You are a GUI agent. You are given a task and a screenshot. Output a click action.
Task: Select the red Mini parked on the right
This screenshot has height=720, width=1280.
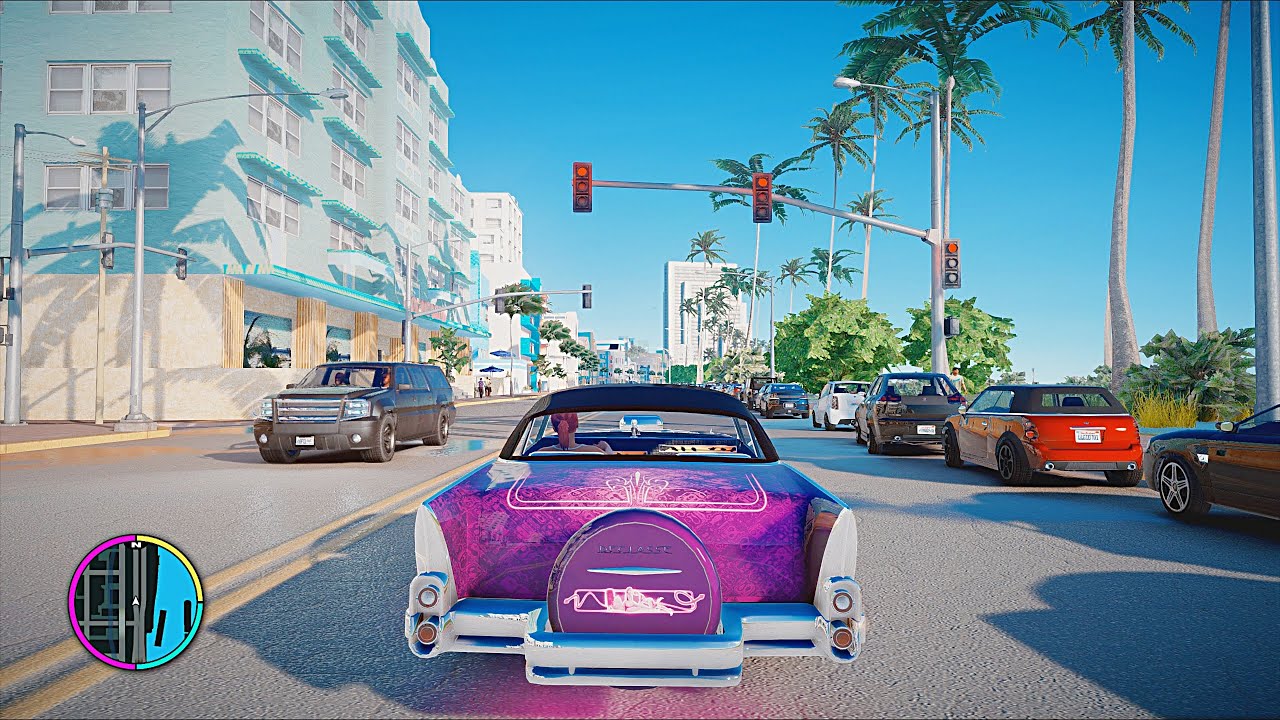(1050, 430)
